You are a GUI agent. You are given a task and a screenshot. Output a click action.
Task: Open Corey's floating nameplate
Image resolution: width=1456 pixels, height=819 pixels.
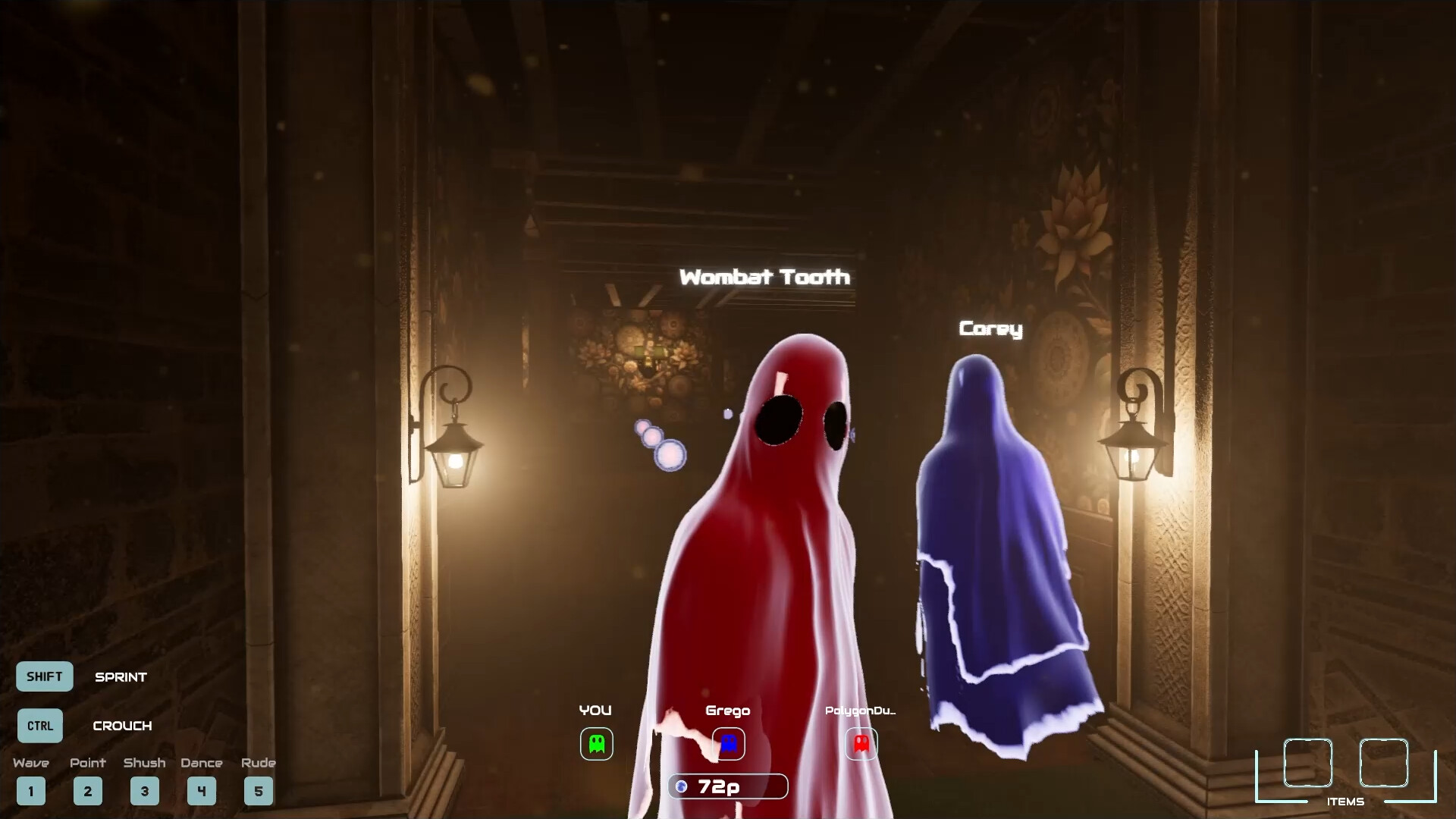(x=990, y=330)
